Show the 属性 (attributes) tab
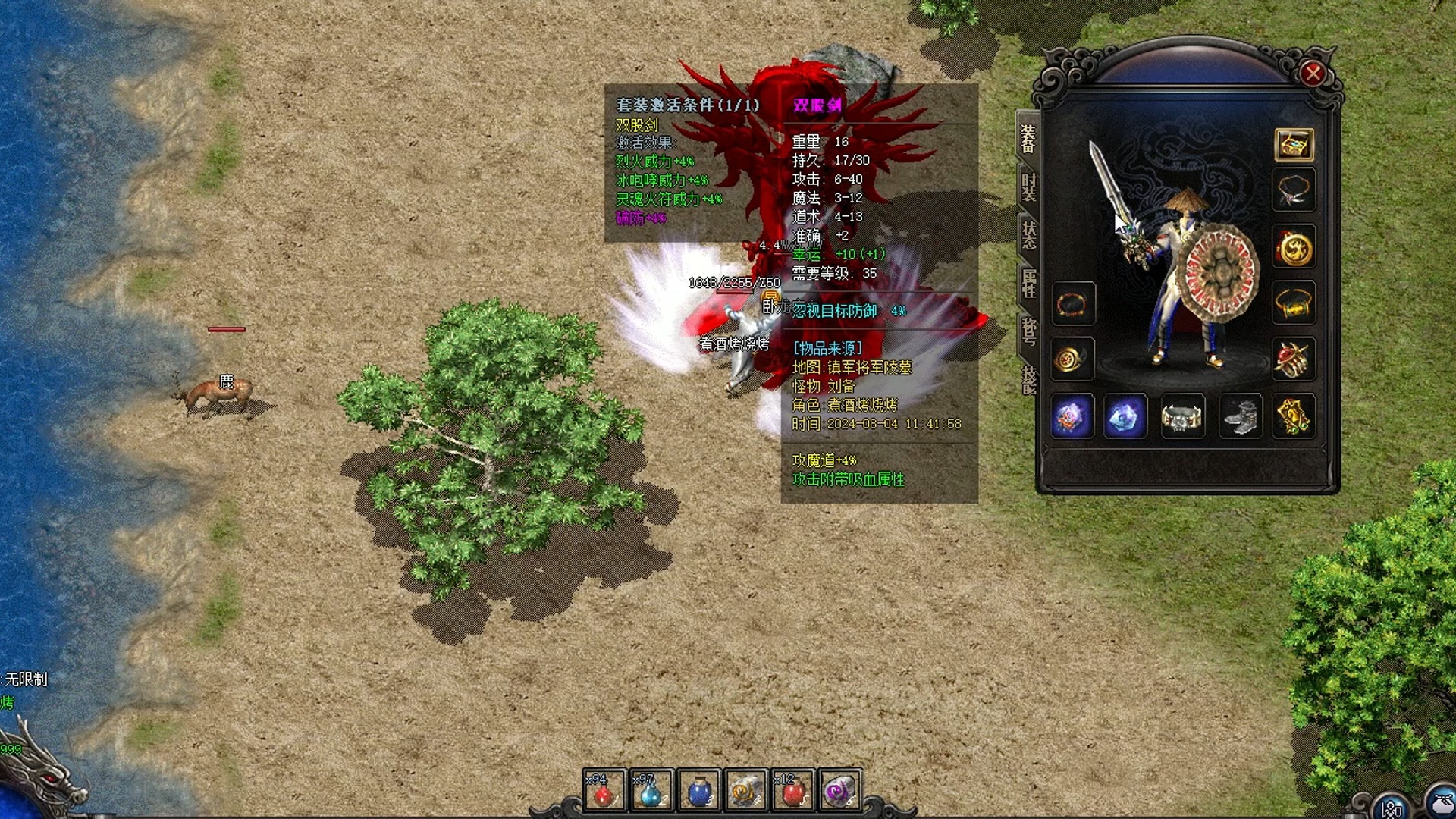Viewport: 1456px width, 819px height. pyautogui.click(x=1028, y=282)
